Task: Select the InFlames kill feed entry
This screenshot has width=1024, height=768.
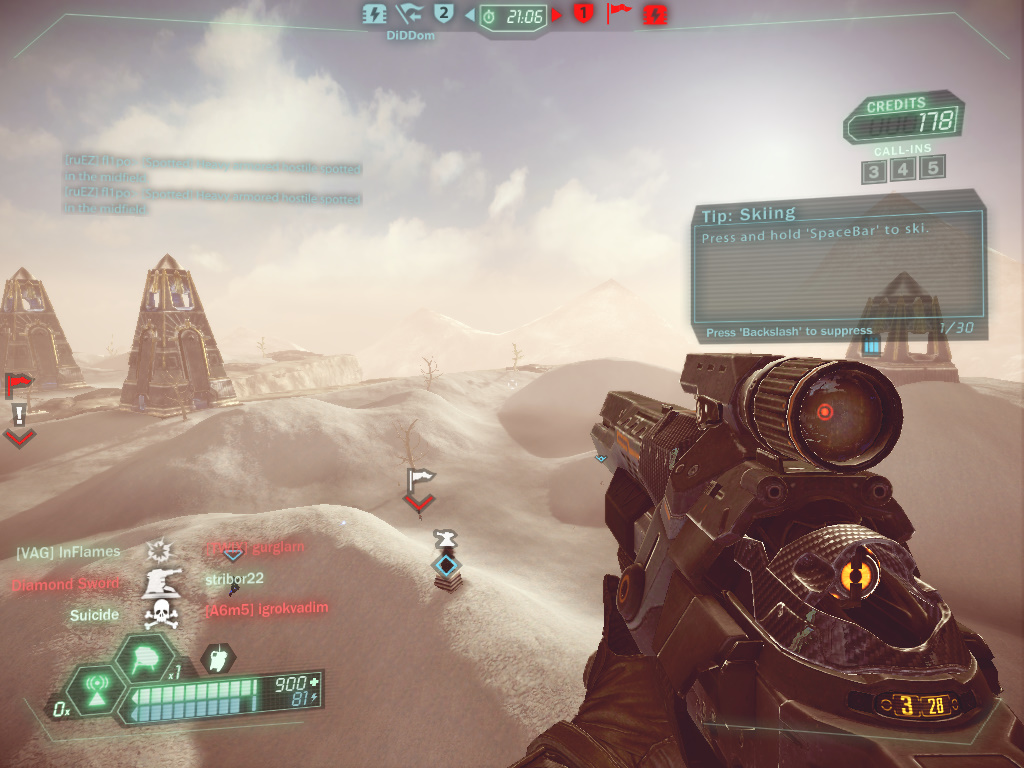Action: [x=68, y=551]
